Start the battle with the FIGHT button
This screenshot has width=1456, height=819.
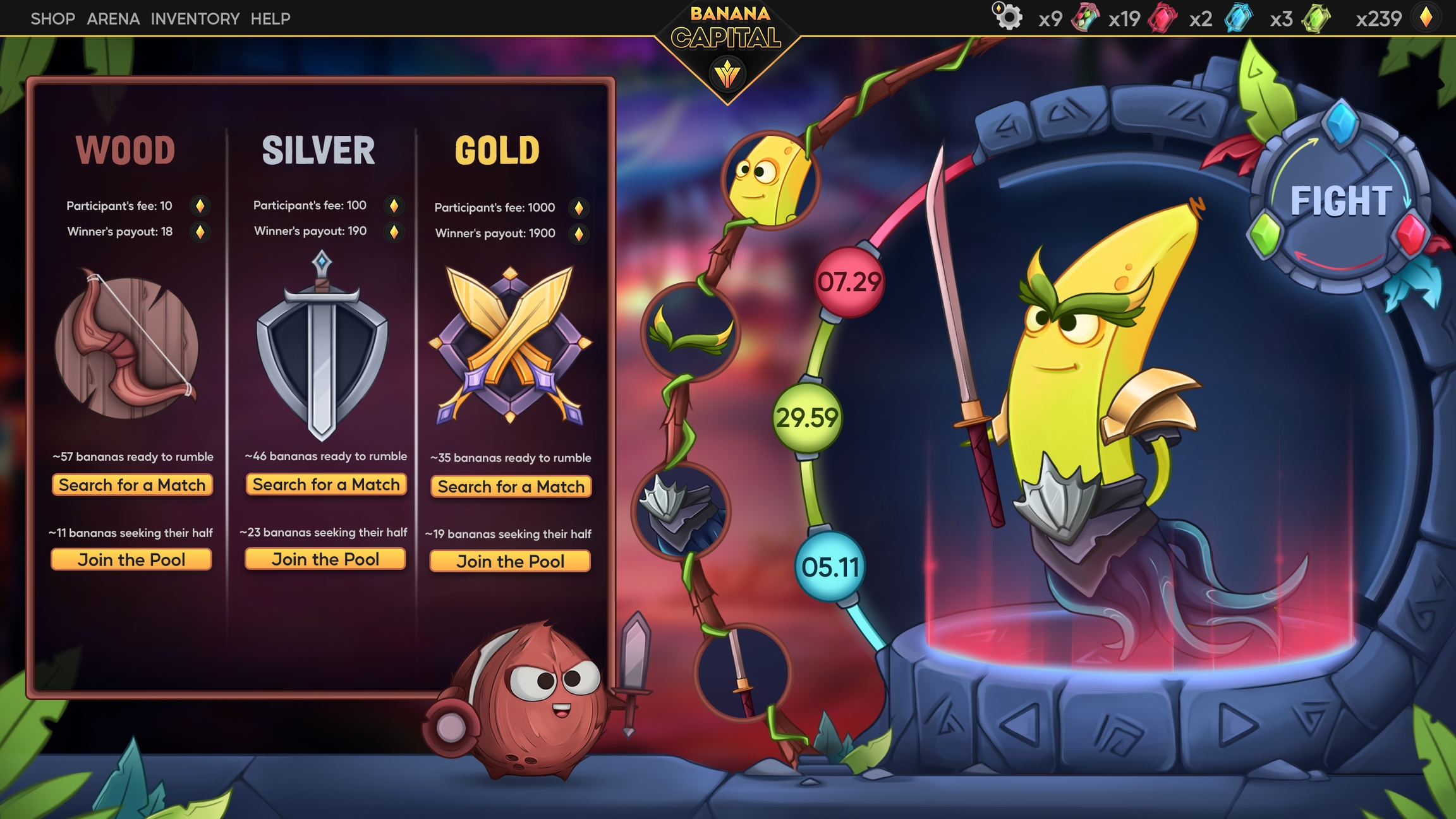coord(1340,201)
